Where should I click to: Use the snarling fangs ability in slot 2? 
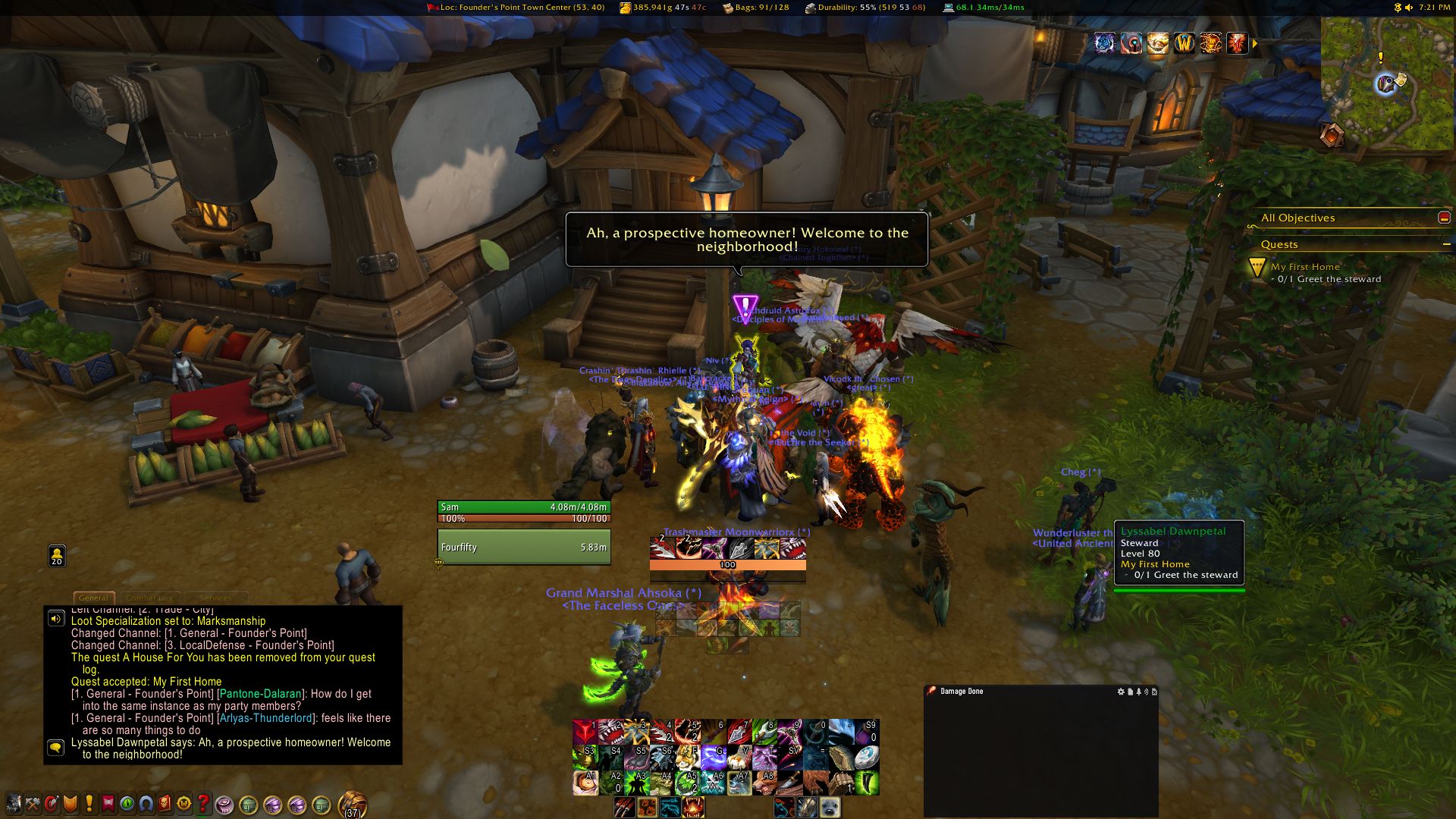click(x=610, y=731)
